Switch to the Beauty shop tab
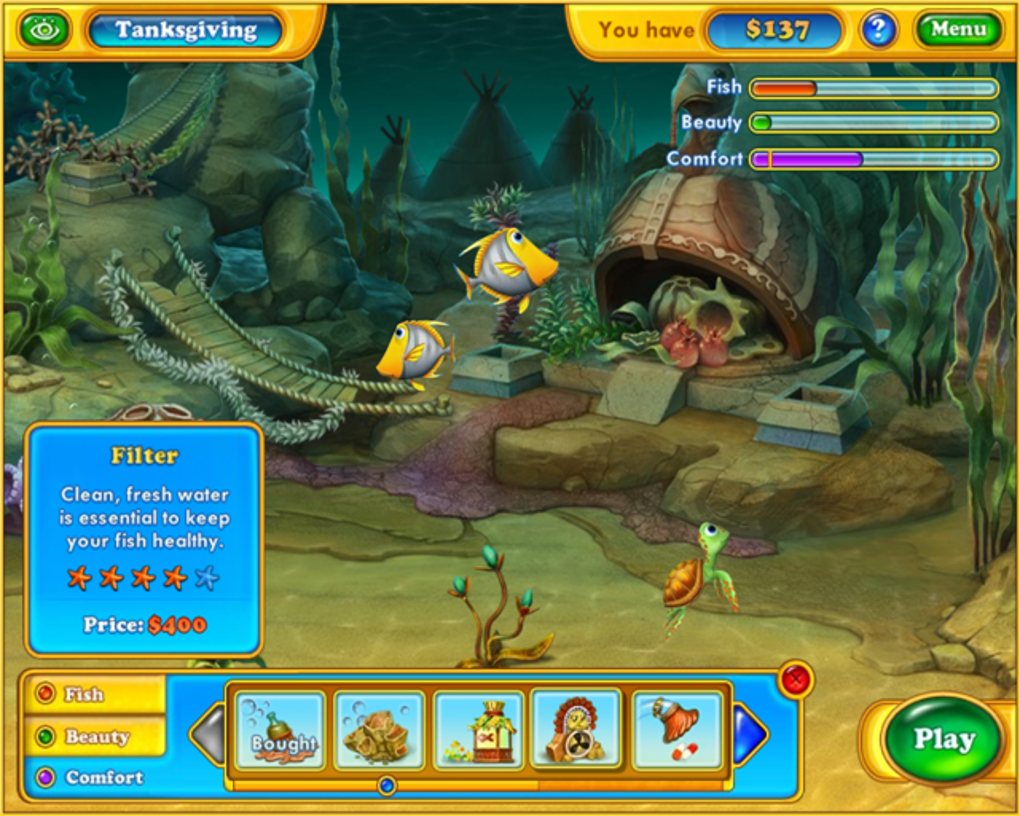The height and width of the screenshot is (816, 1020). tap(96, 736)
